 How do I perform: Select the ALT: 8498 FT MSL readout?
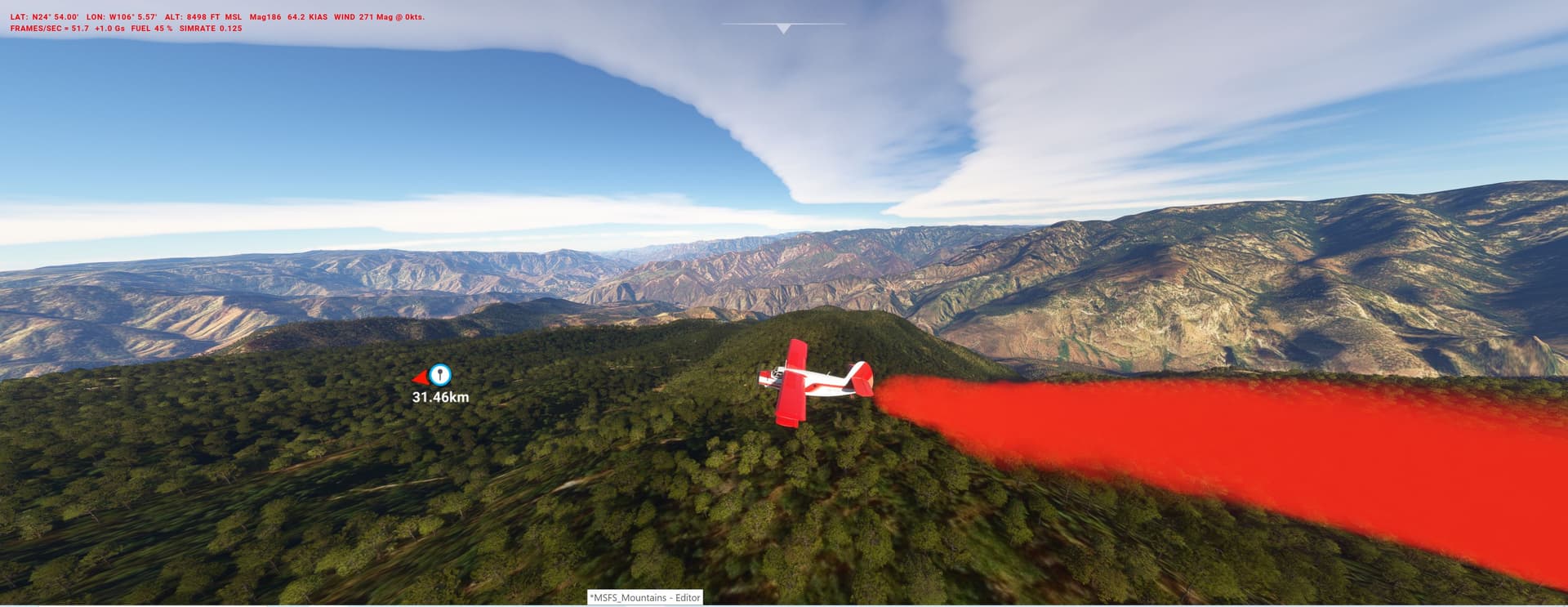coord(203,16)
